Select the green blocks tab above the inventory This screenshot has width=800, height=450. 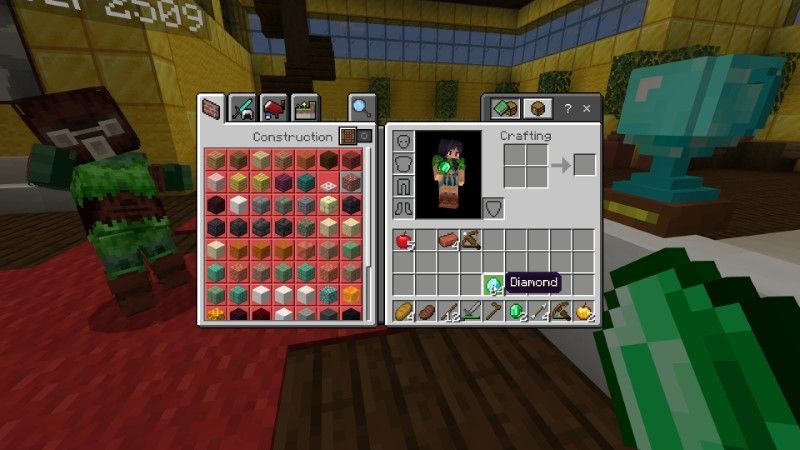505,108
